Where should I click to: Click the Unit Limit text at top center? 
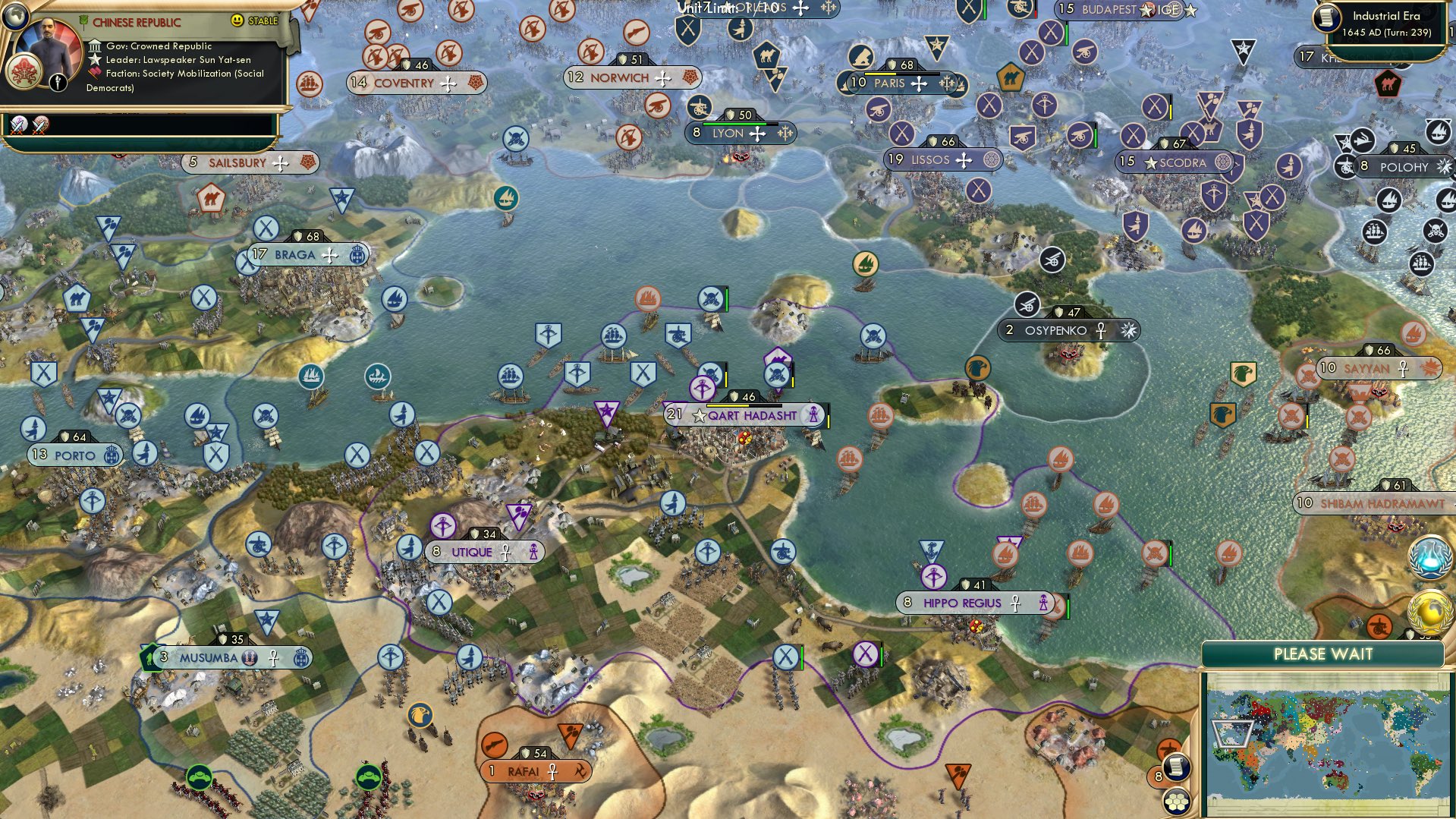click(x=702, y=9)
